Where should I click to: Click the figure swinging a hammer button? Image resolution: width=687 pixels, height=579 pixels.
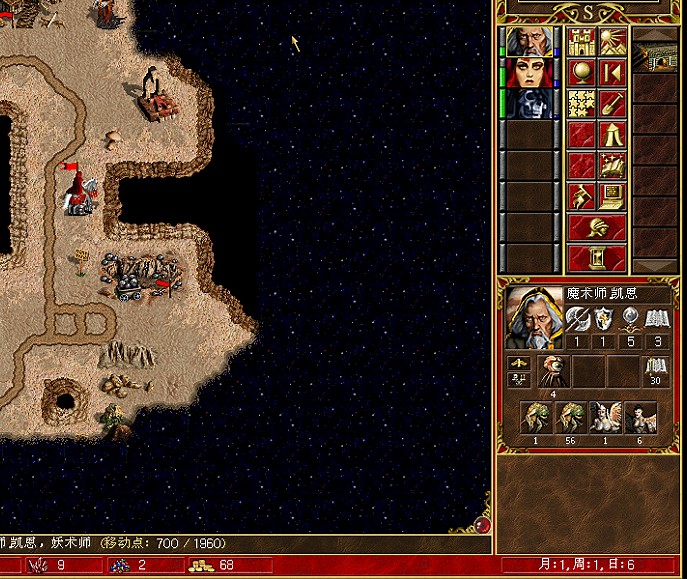[x=582, y=197]
